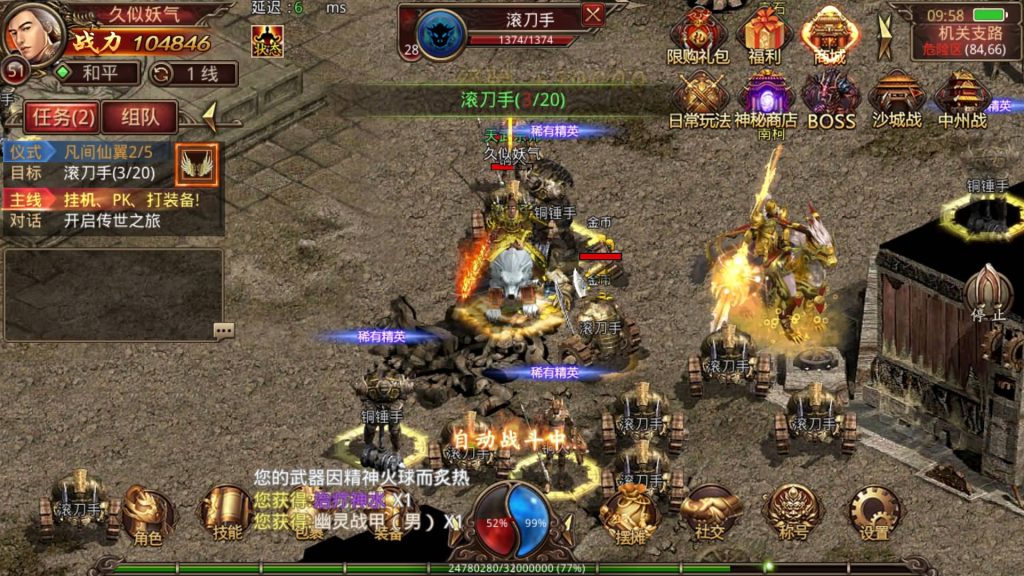Open the 商城 shop
The width and height of the screenshot is (1024, 576).
point(829,37)
